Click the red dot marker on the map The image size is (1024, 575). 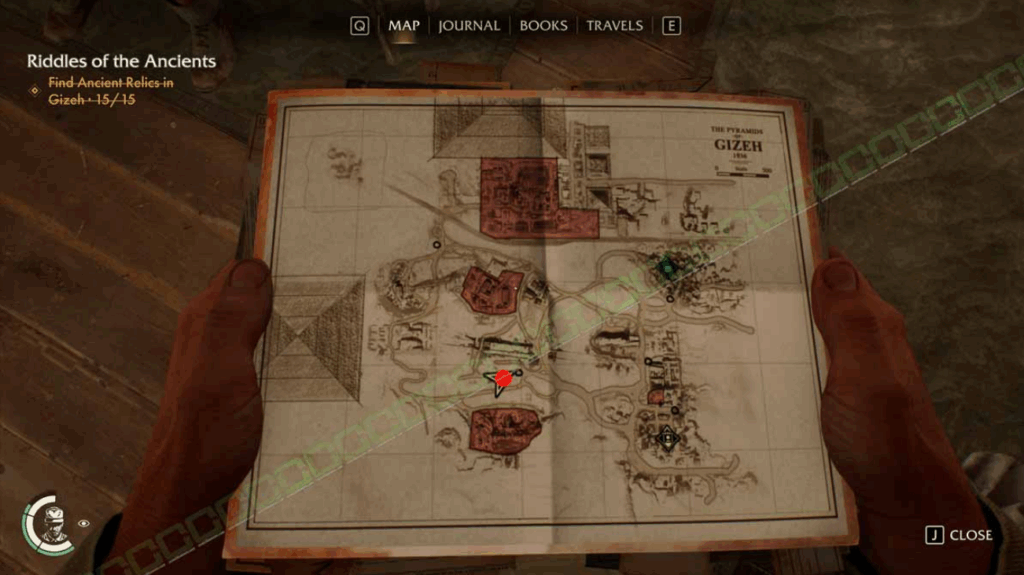point(504,377)
